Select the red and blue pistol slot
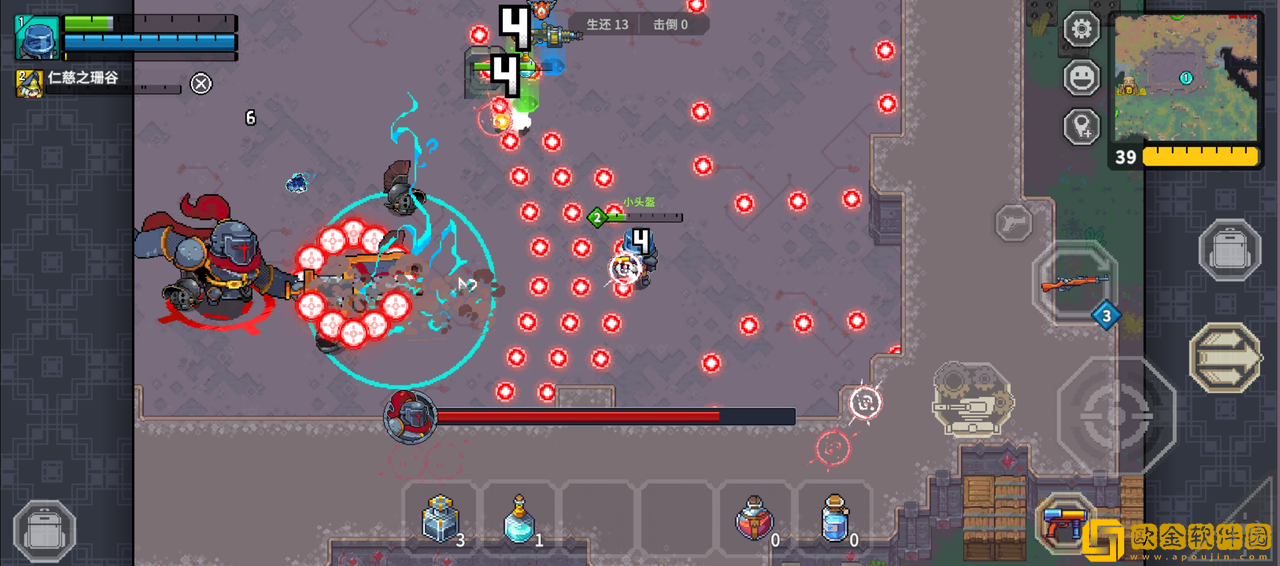 1063,522
